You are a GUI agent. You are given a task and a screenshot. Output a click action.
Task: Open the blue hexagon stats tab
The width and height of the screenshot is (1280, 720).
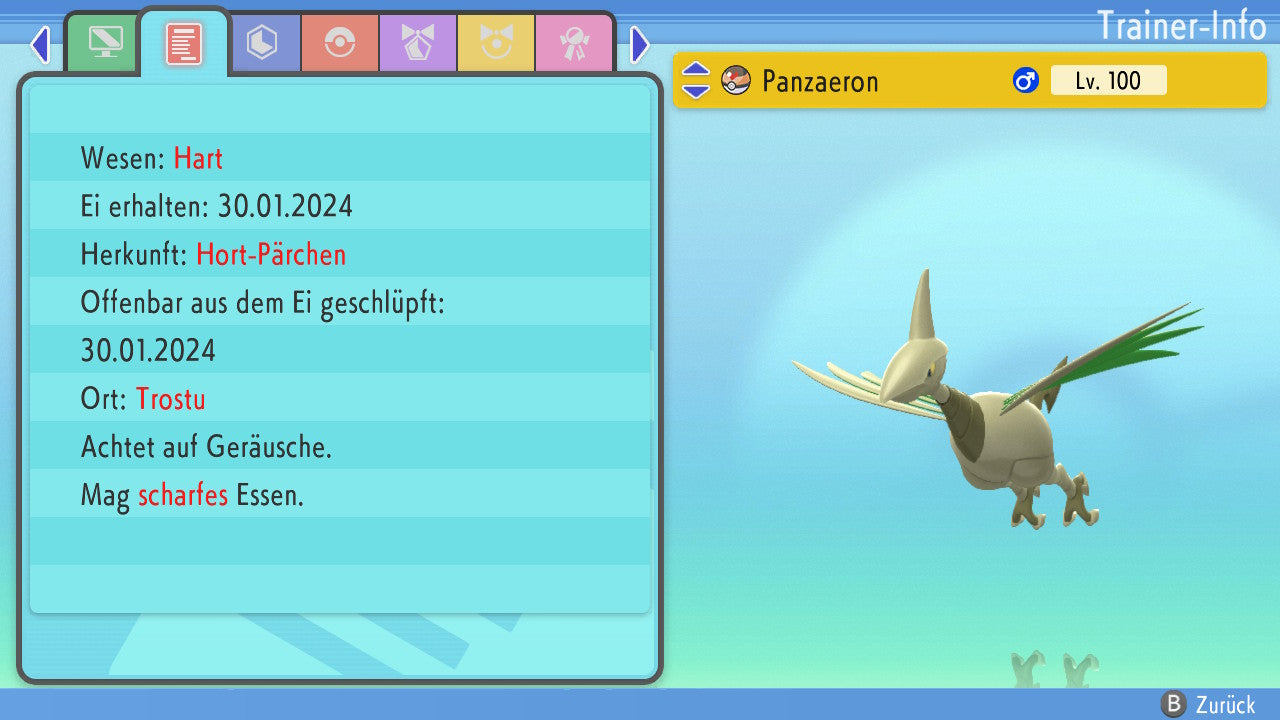[x=262, y=43]
